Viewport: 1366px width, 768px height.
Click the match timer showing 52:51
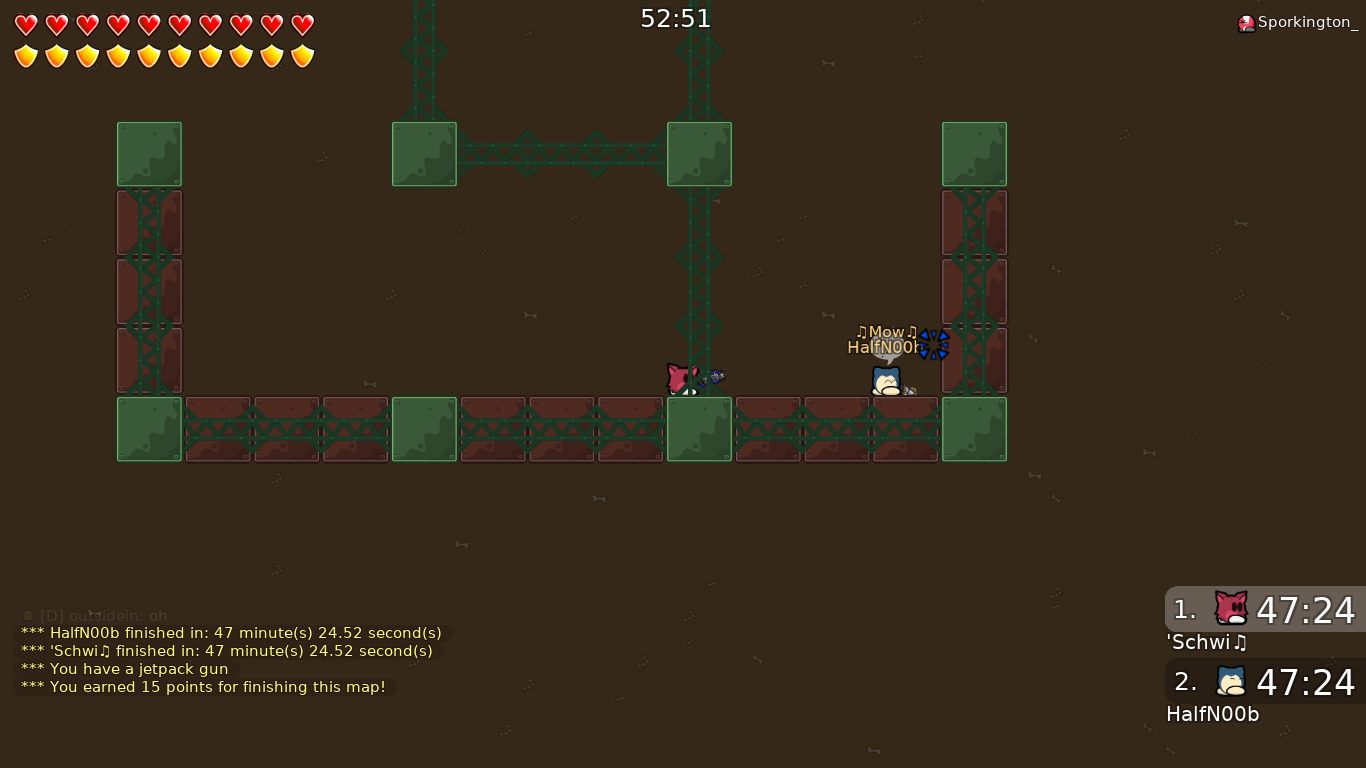pos(676,17)
